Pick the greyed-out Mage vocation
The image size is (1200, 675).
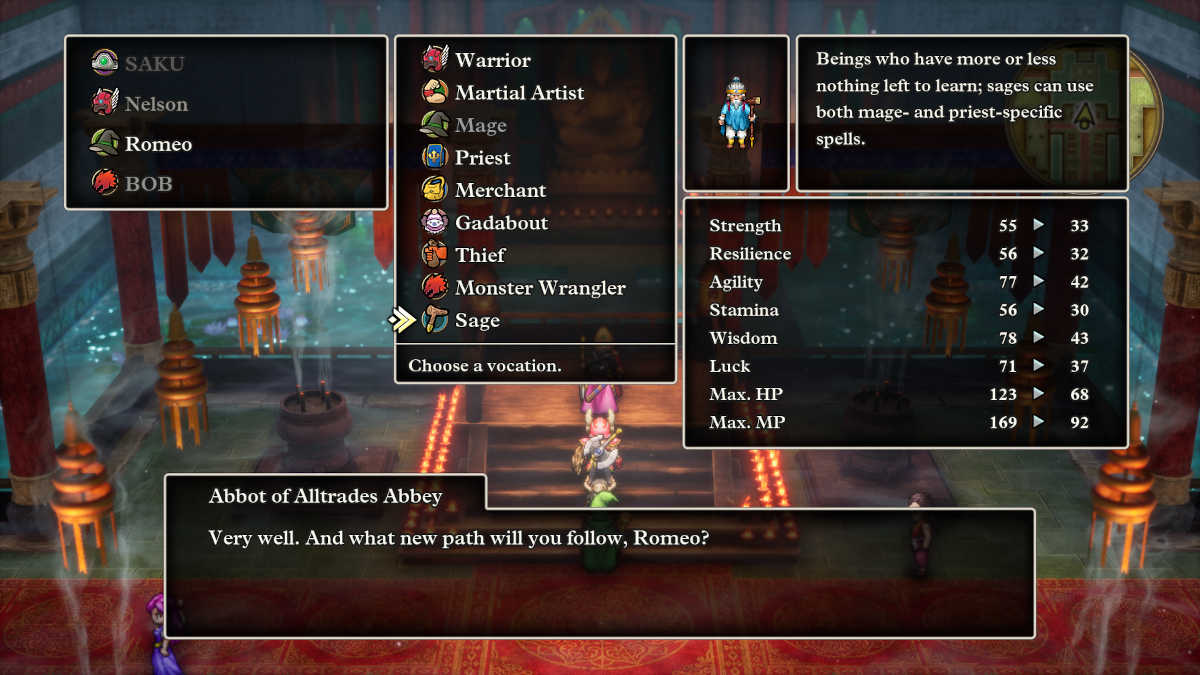[480, 125]
